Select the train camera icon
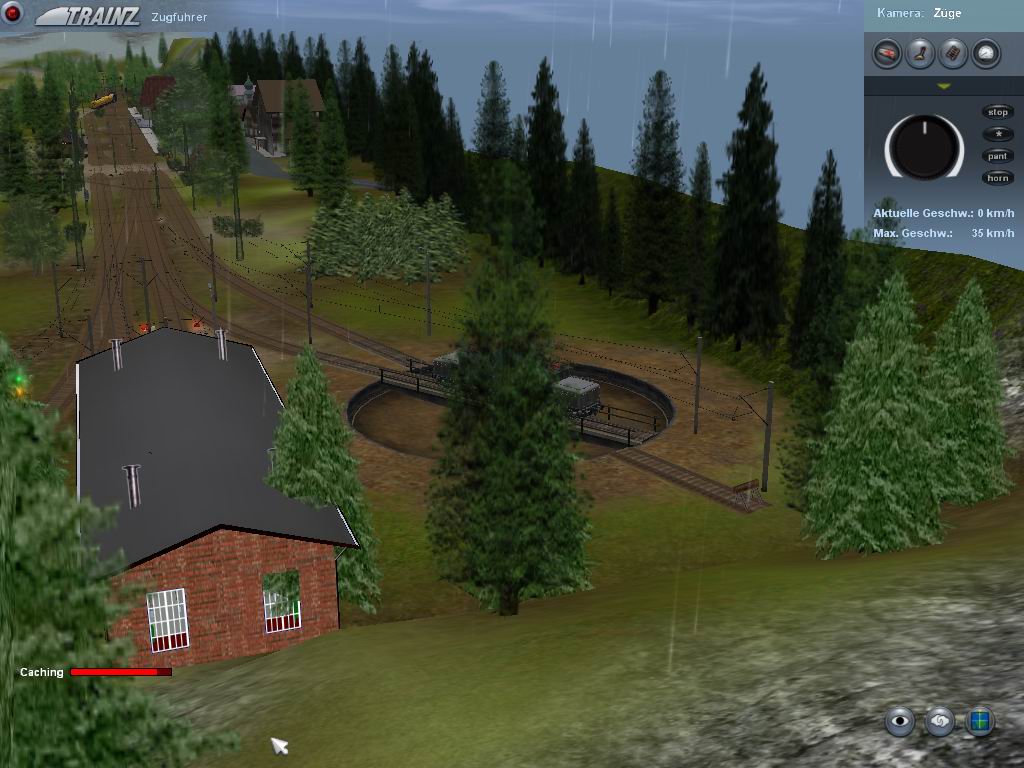Screen dimensions: 1024x768 (x=887, y=54)
